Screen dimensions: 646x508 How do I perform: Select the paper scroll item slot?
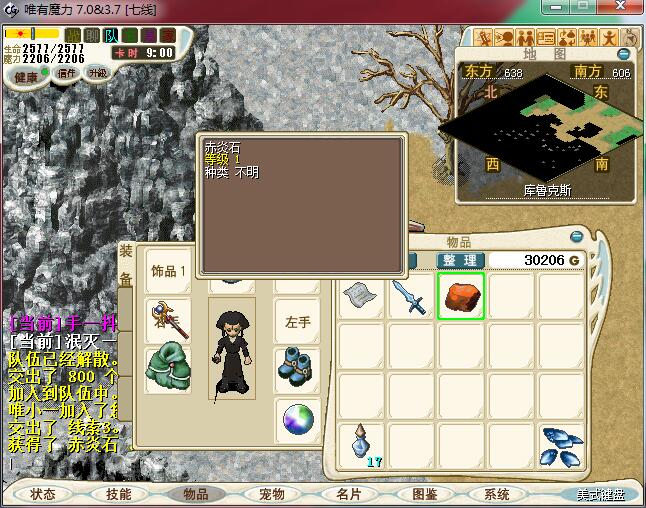(x=360, y=296)
